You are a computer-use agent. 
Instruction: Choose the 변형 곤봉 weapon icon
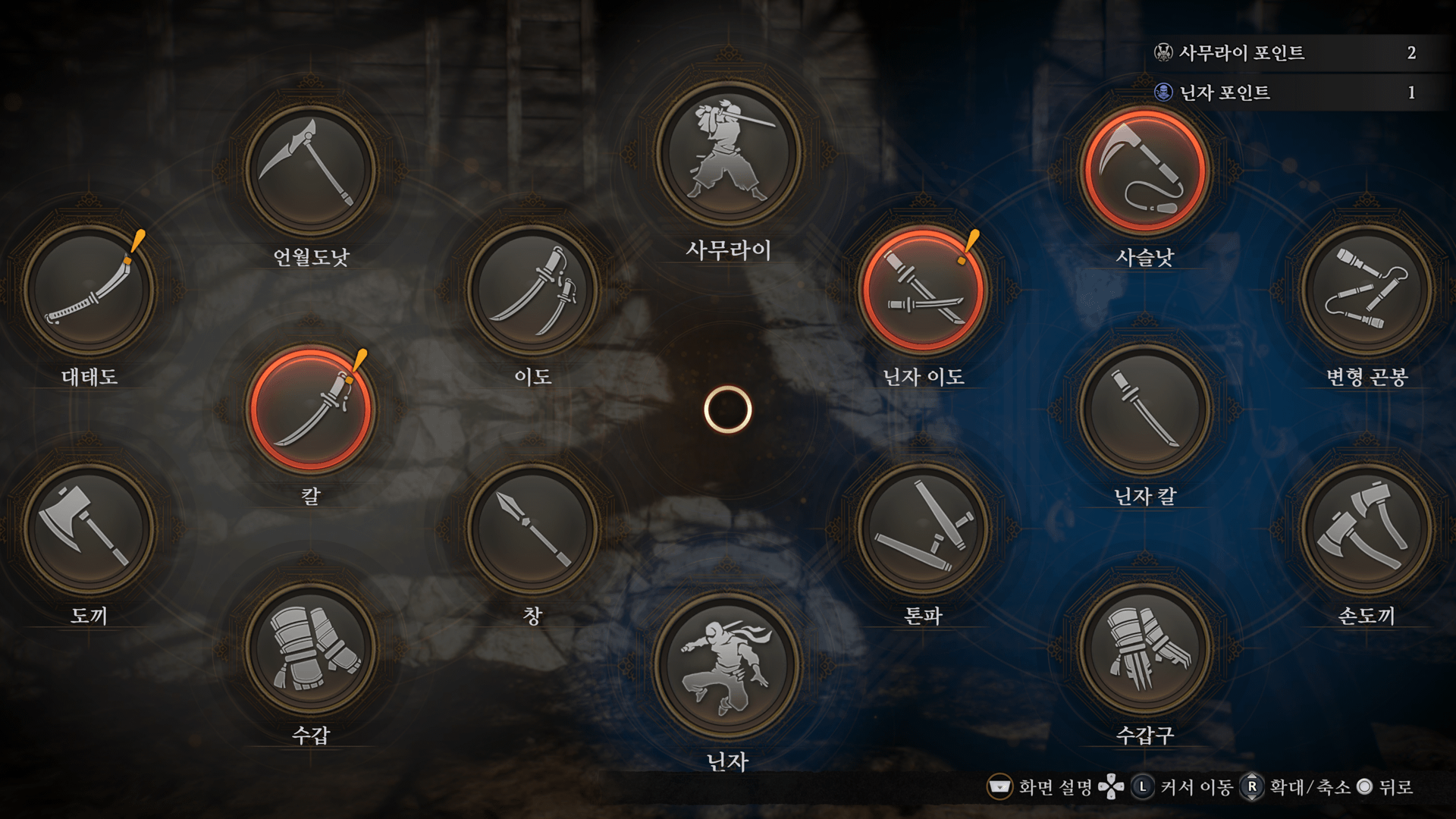[1367, 290]
